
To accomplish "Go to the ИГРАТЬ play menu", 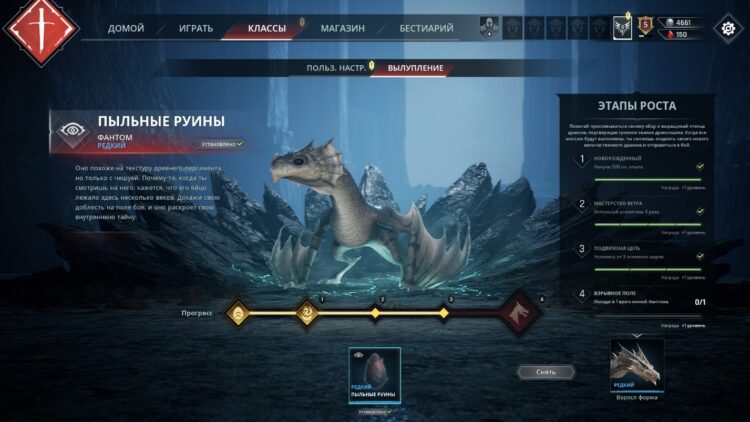I will [195, 28].
